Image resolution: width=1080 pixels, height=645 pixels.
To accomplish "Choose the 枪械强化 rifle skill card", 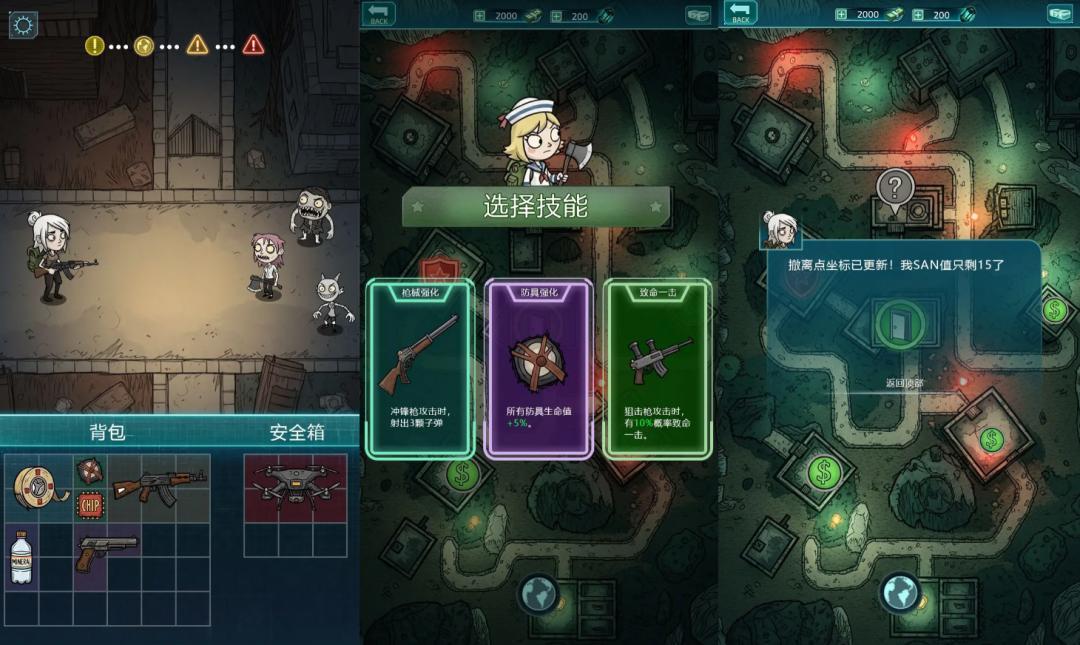I will (419, 368).
